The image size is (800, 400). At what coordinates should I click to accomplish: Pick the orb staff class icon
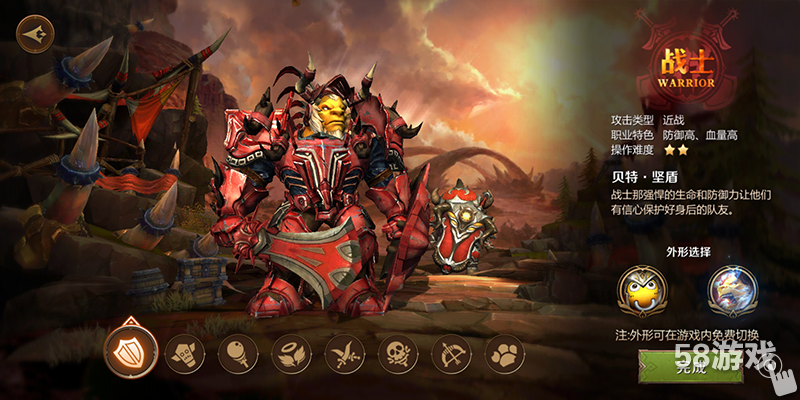tap(238, 353)
